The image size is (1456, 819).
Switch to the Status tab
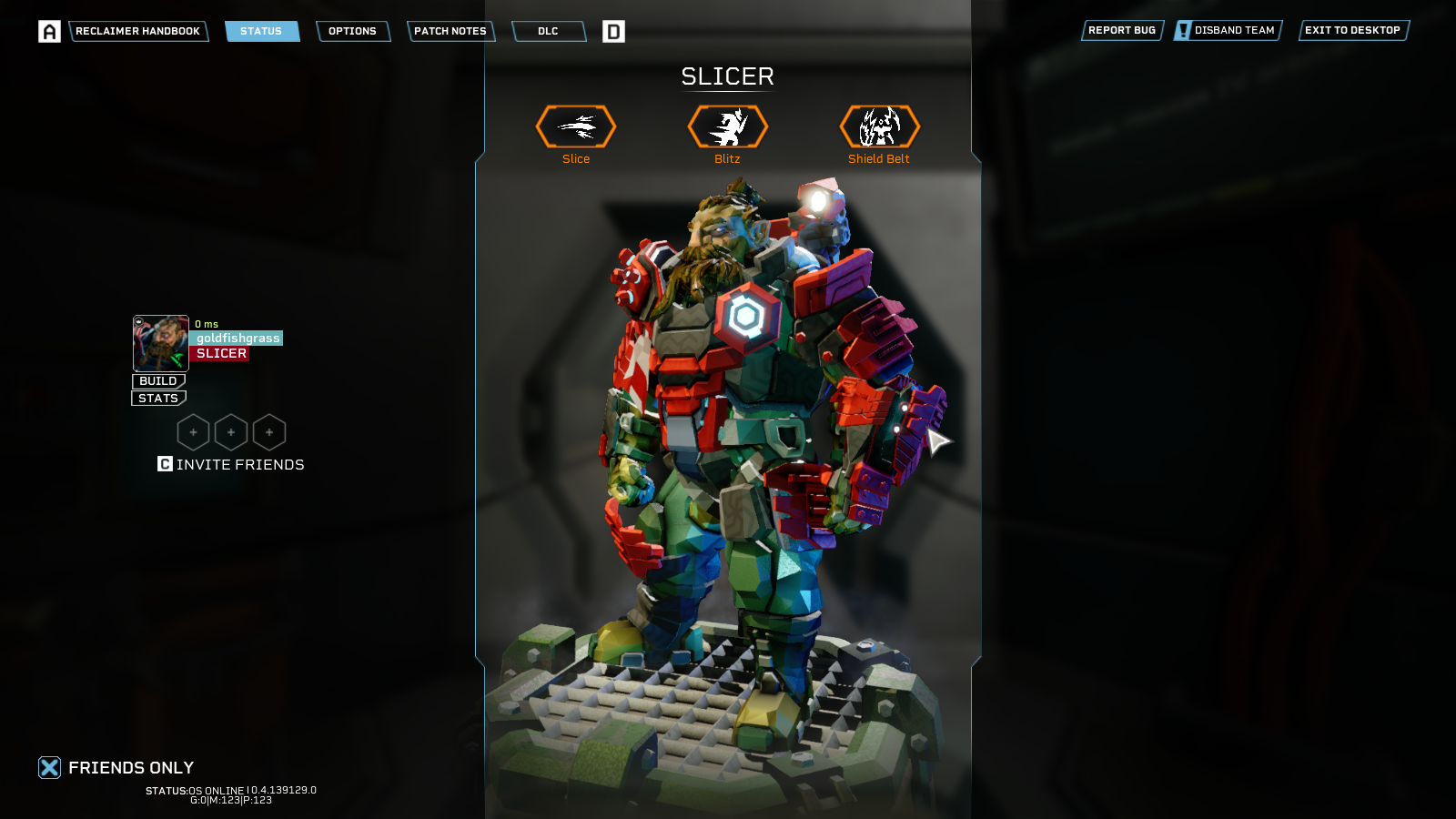click(261, 31)
